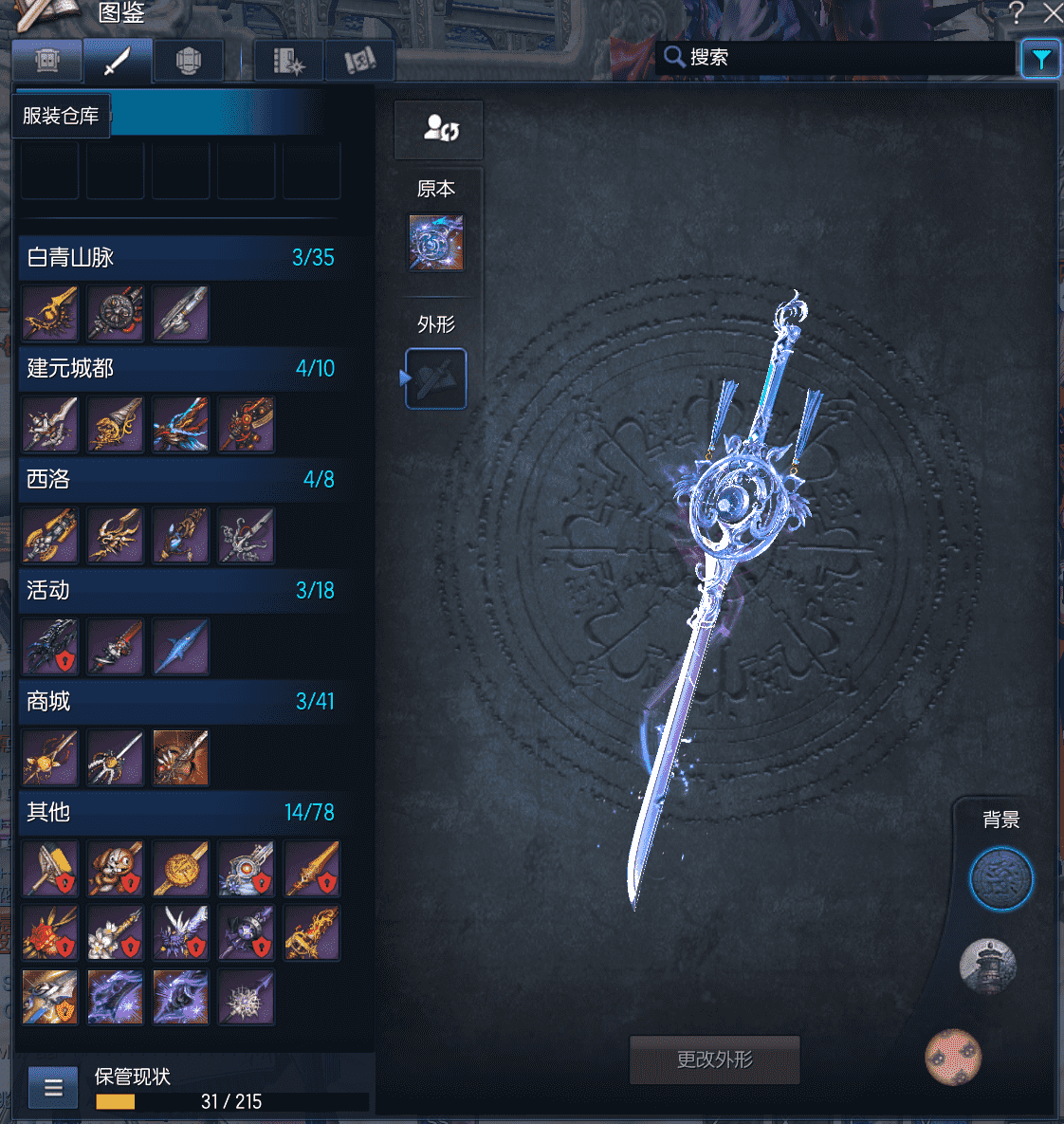
Task: Switch to the weapon sword tab
Action: pos(117,62)
